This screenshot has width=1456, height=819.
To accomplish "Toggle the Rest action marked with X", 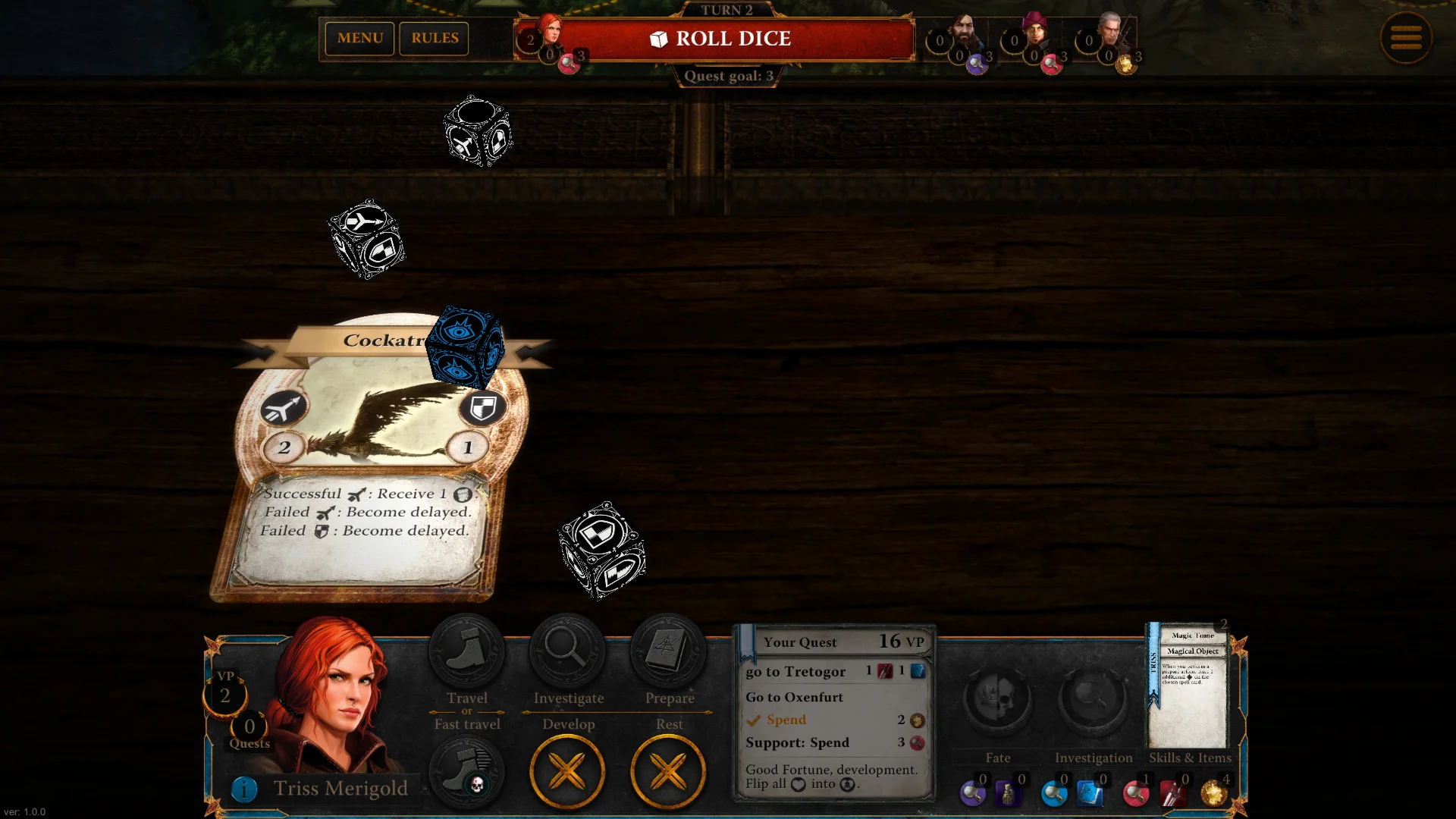I will [x=668, y=770].
